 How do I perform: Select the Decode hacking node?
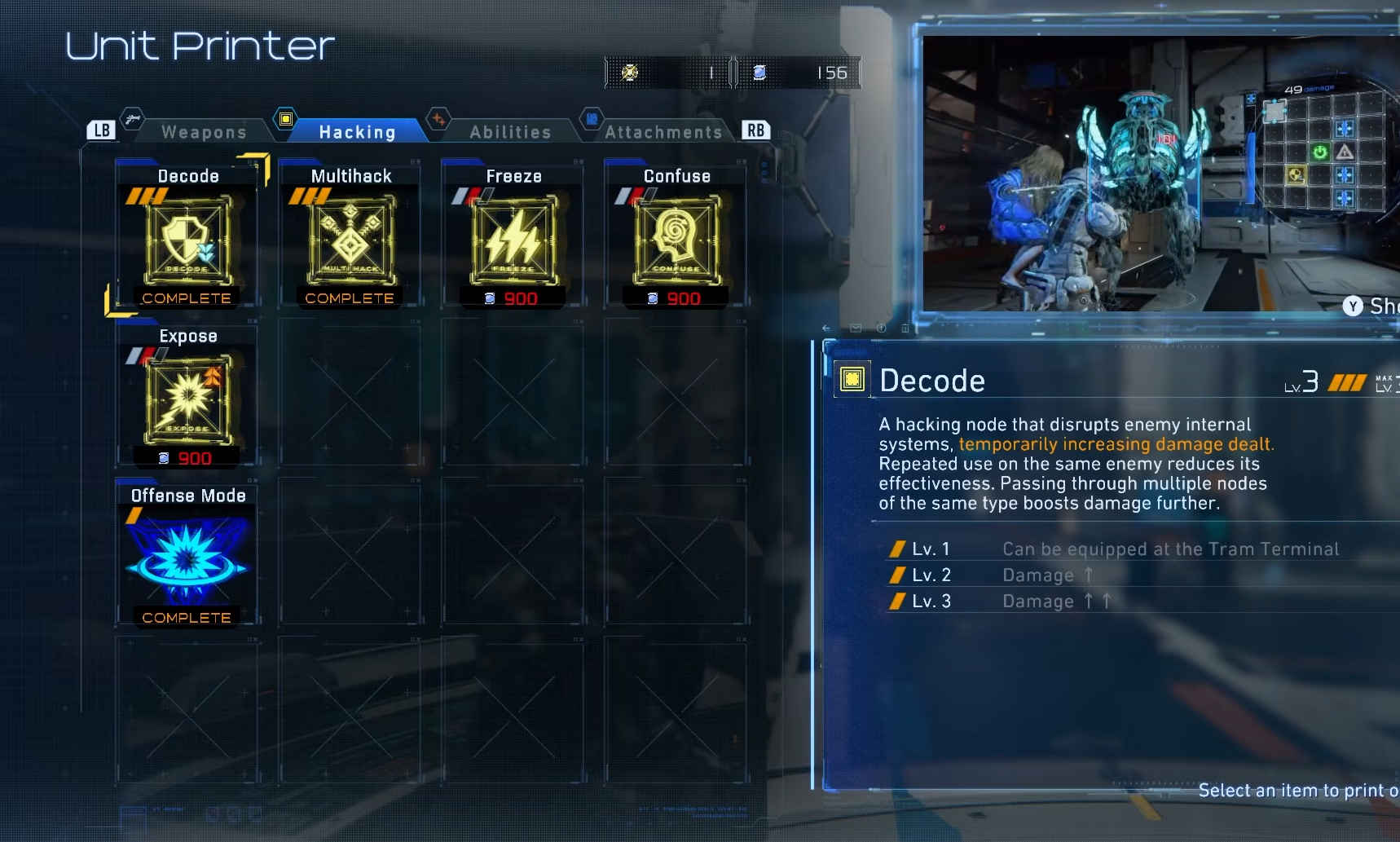coord(187,239)
